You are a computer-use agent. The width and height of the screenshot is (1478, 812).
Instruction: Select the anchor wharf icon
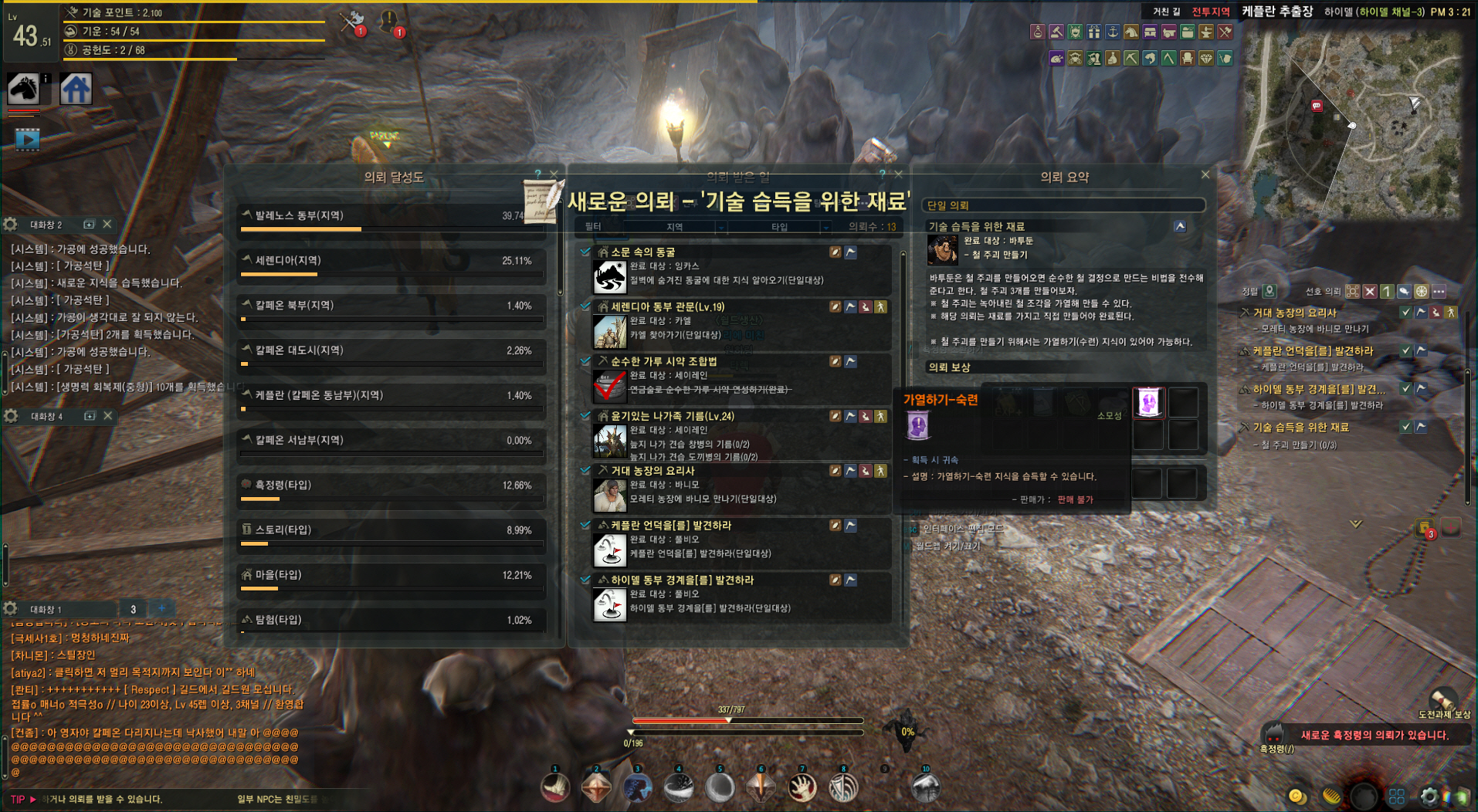[1113, 32]
